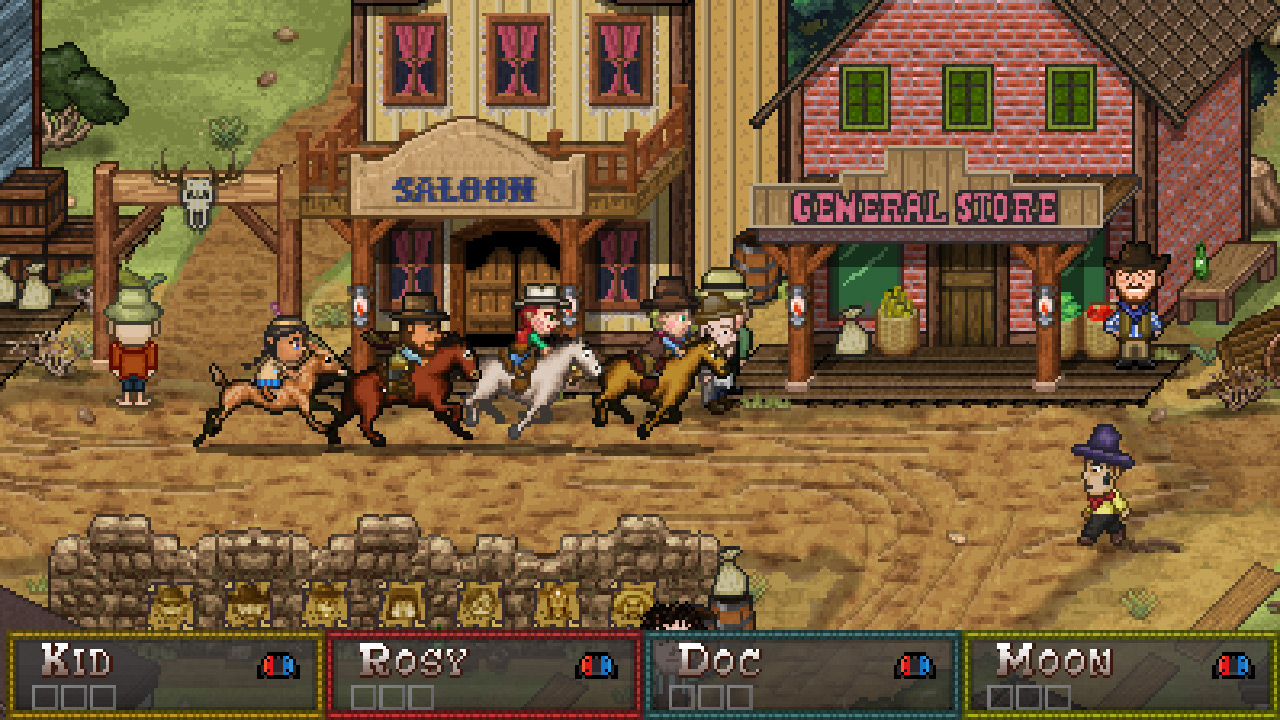Image resolution: width=1280 pixels, height=720 pixels.
Task: Select the Joy-Con icon beside Rosy's name
Action: click(x=596, y=665)
